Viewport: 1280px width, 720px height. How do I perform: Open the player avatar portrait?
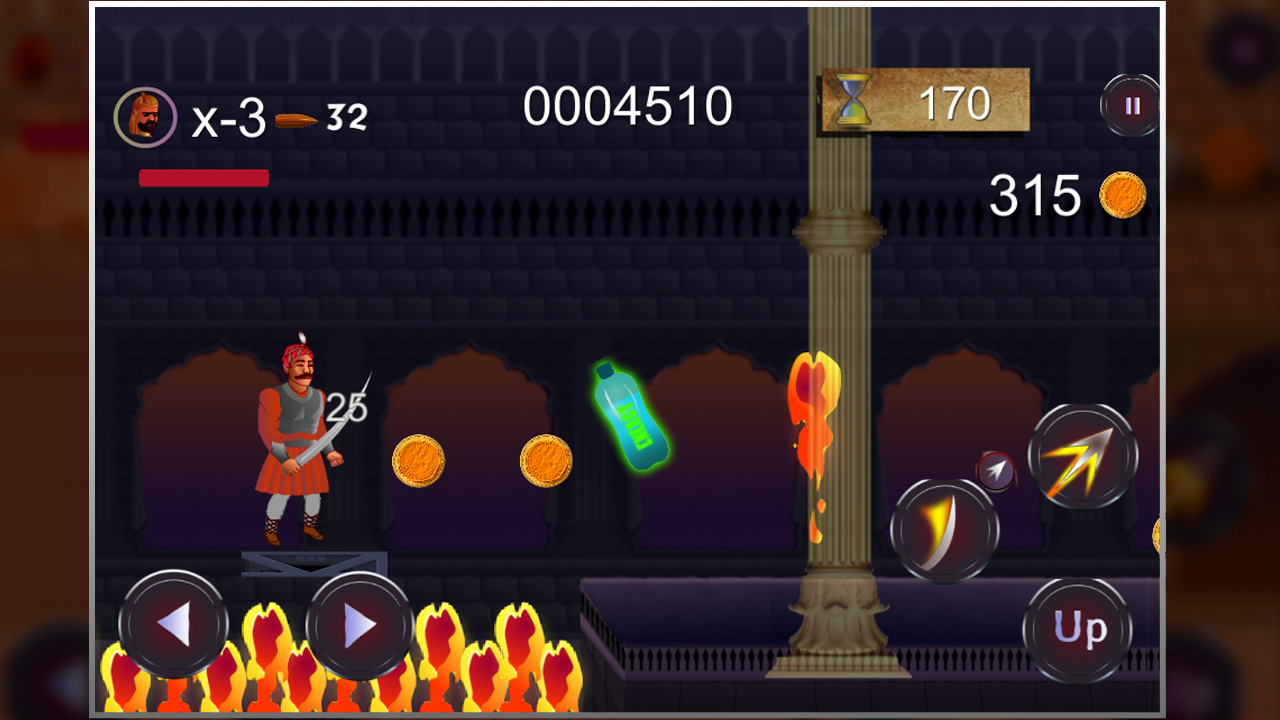144,114
